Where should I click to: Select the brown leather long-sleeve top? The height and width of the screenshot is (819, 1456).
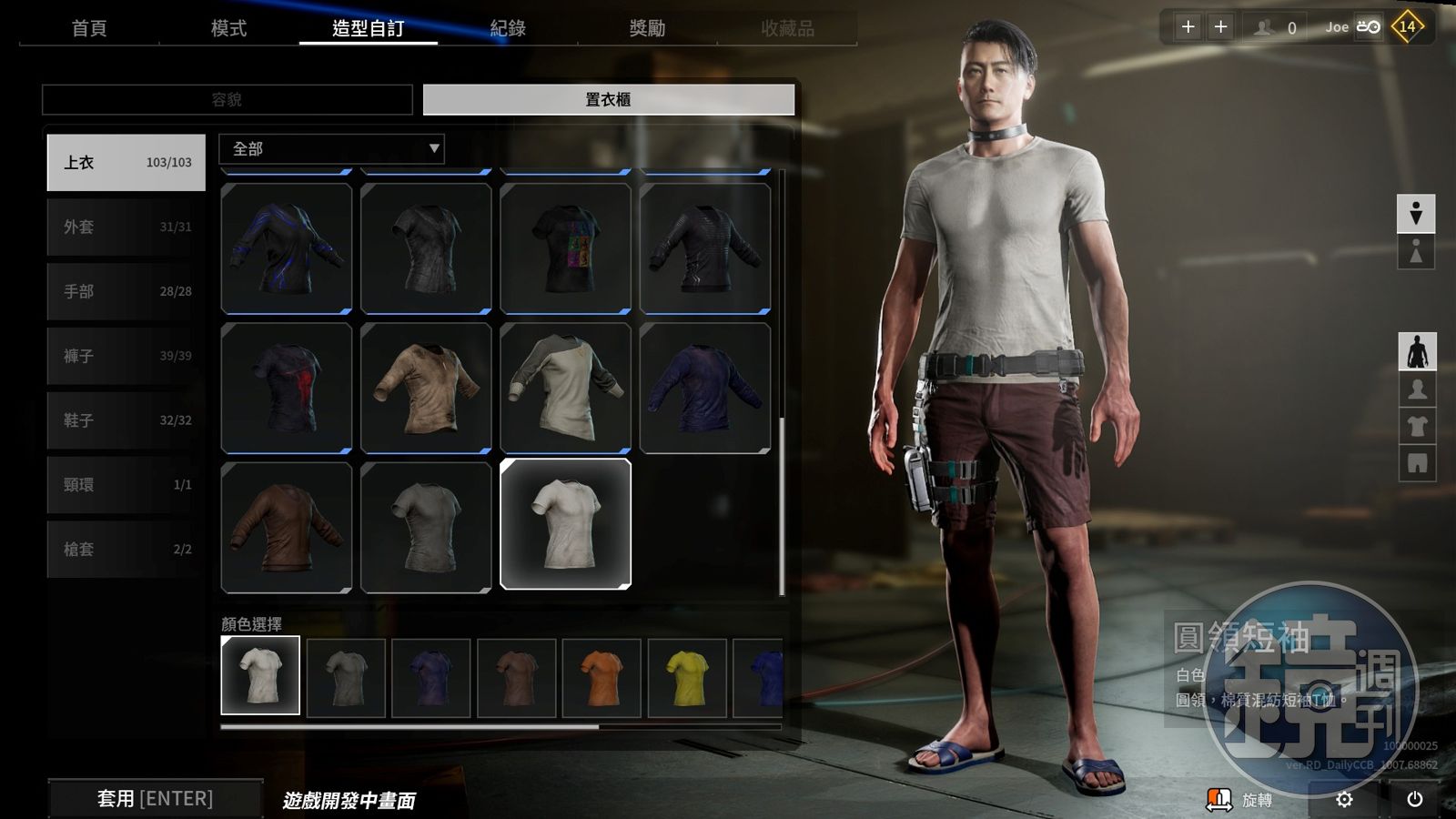pos(287,527)
